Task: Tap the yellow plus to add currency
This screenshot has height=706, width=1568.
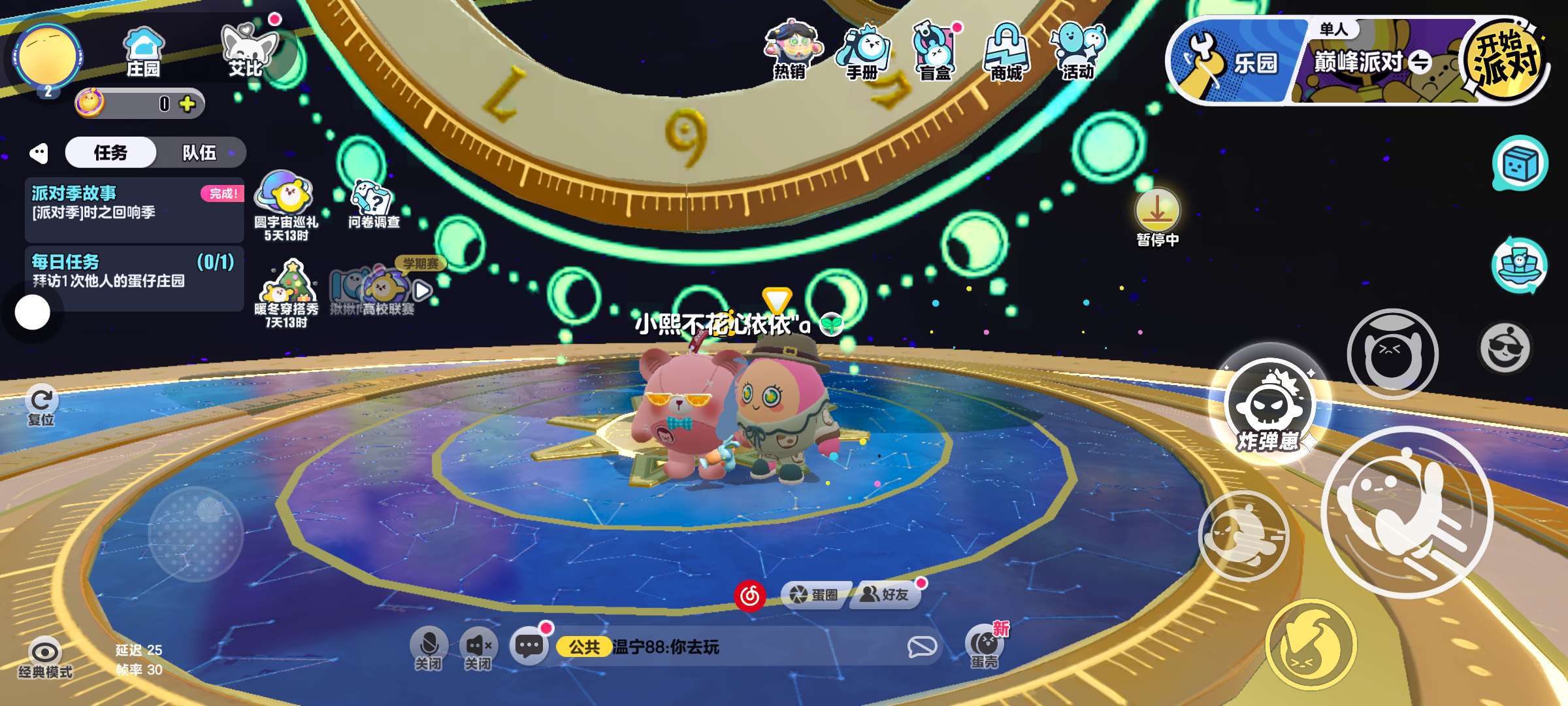Action: (x=188, y=104)
